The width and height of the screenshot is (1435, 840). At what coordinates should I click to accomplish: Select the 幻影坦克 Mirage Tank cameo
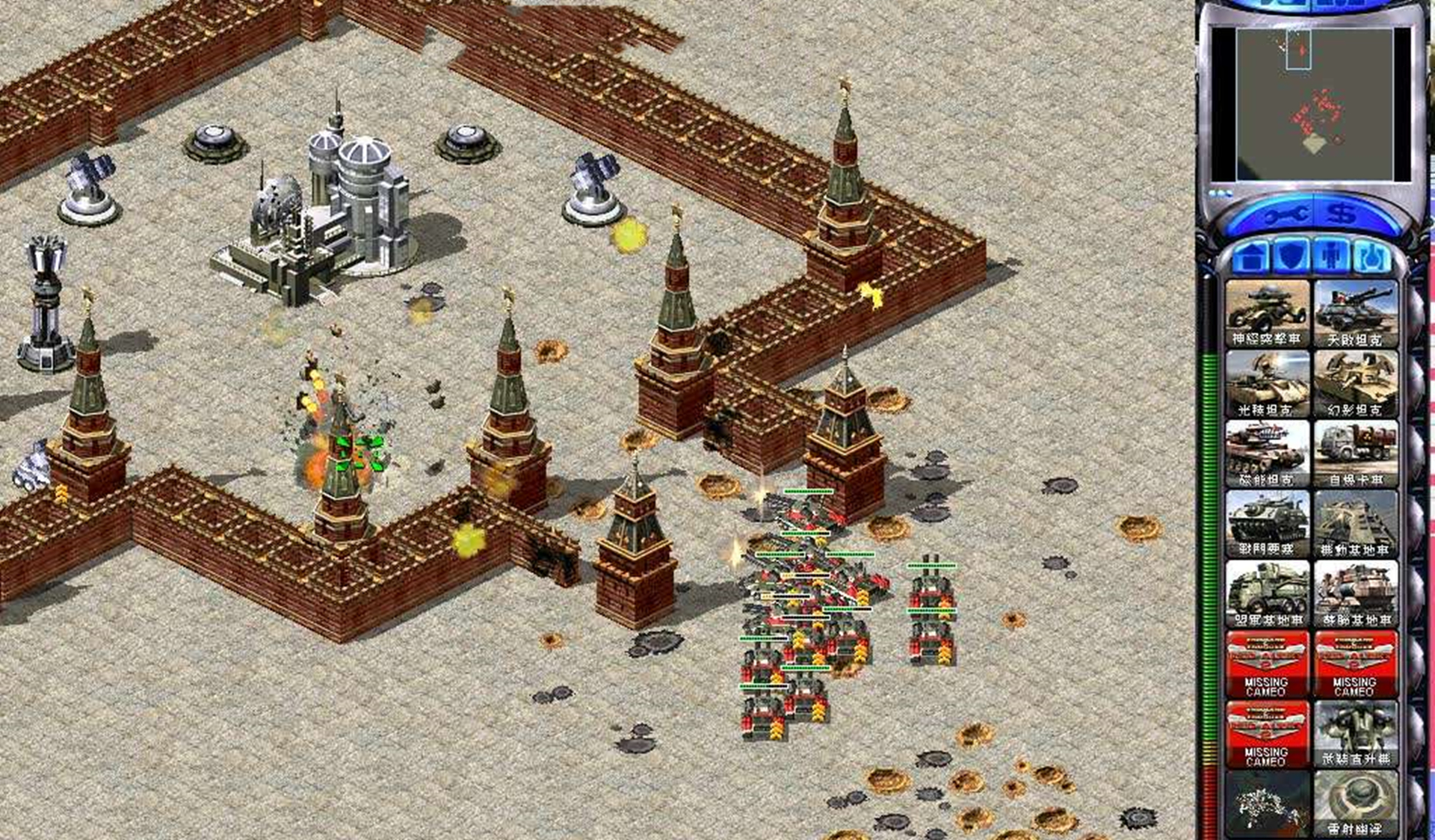tap(1355, 384)
